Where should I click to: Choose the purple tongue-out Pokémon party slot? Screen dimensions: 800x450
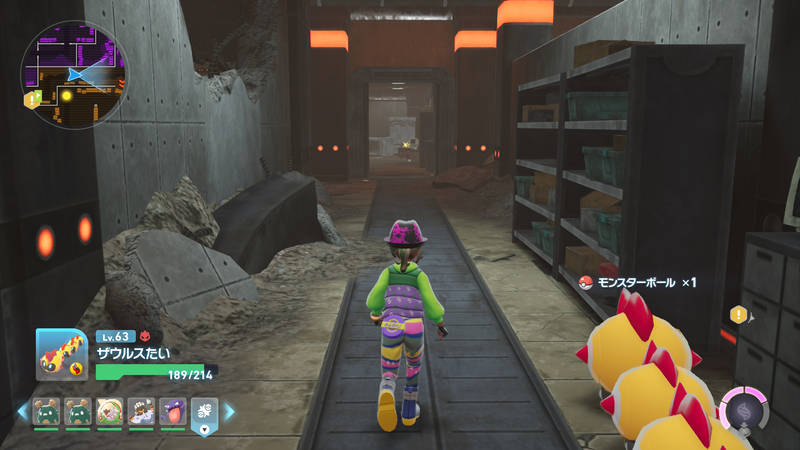[172, 411]
